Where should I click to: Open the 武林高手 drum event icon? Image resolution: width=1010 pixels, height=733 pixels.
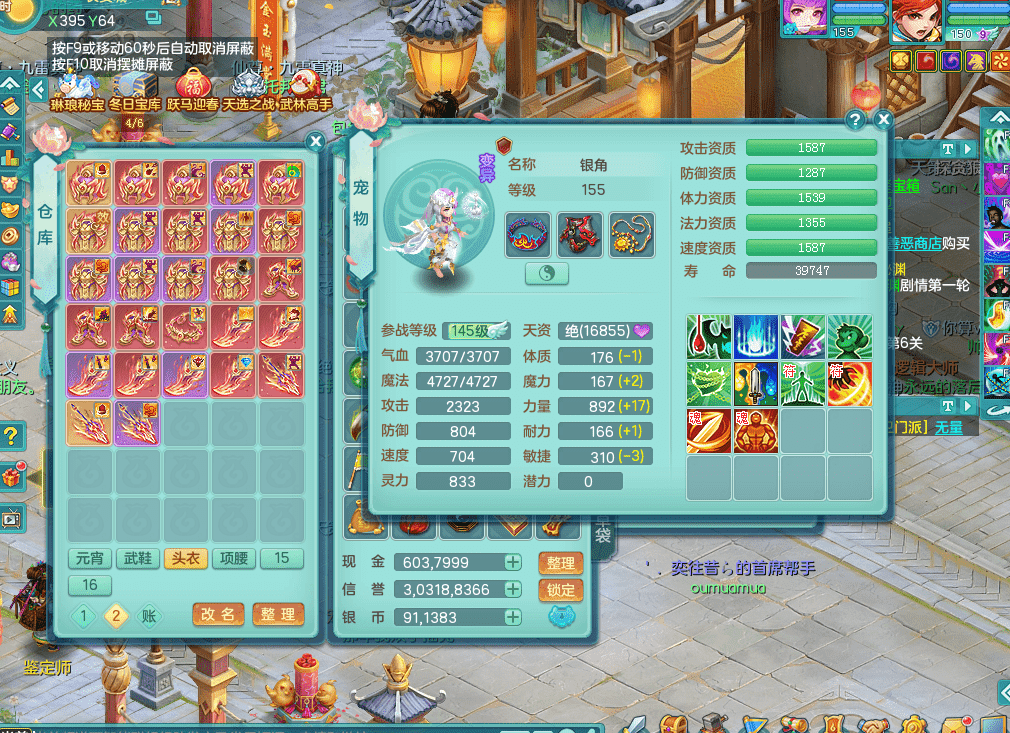point(305,84)
